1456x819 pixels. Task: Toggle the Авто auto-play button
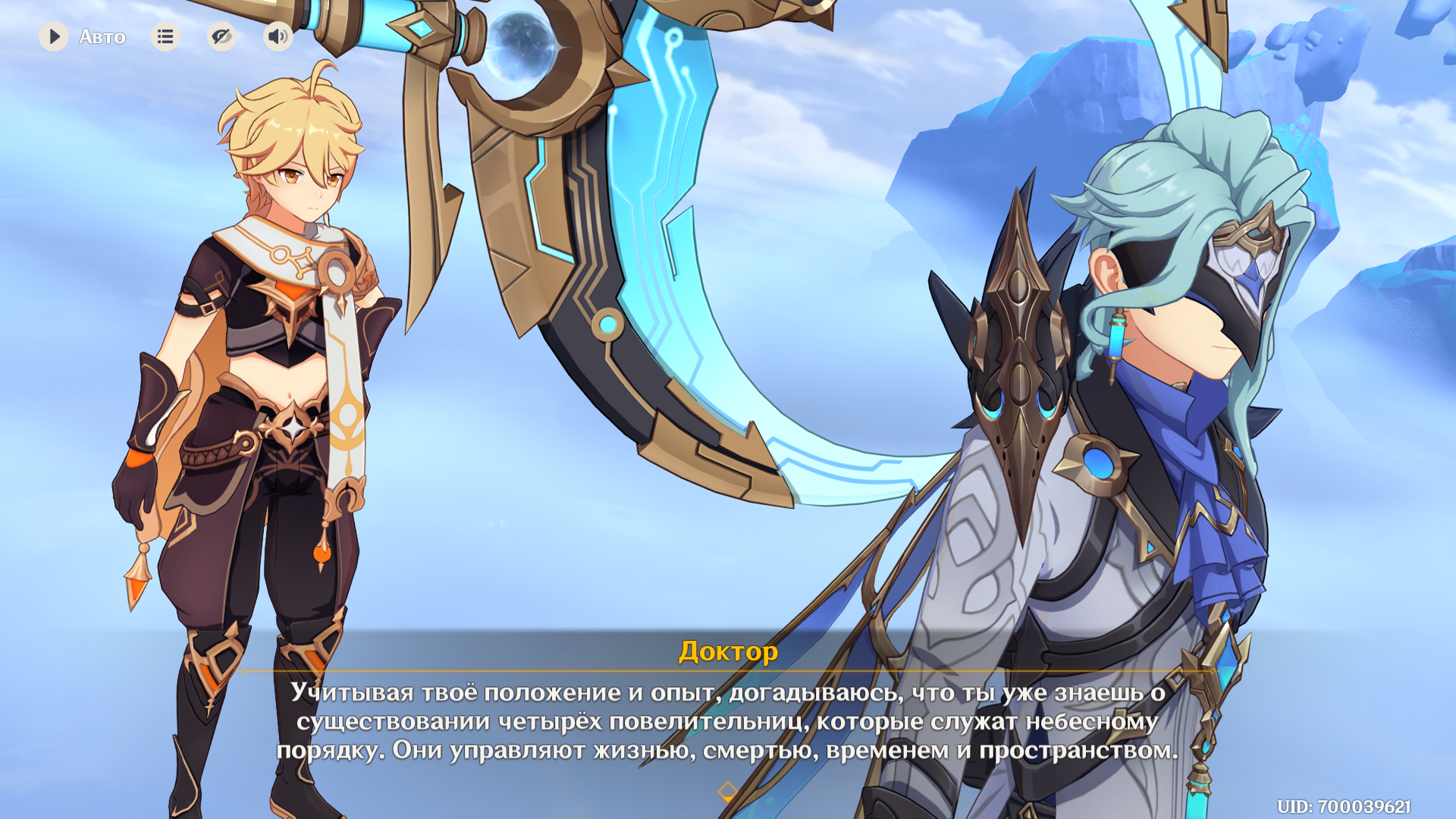click(x=55, y=36)
